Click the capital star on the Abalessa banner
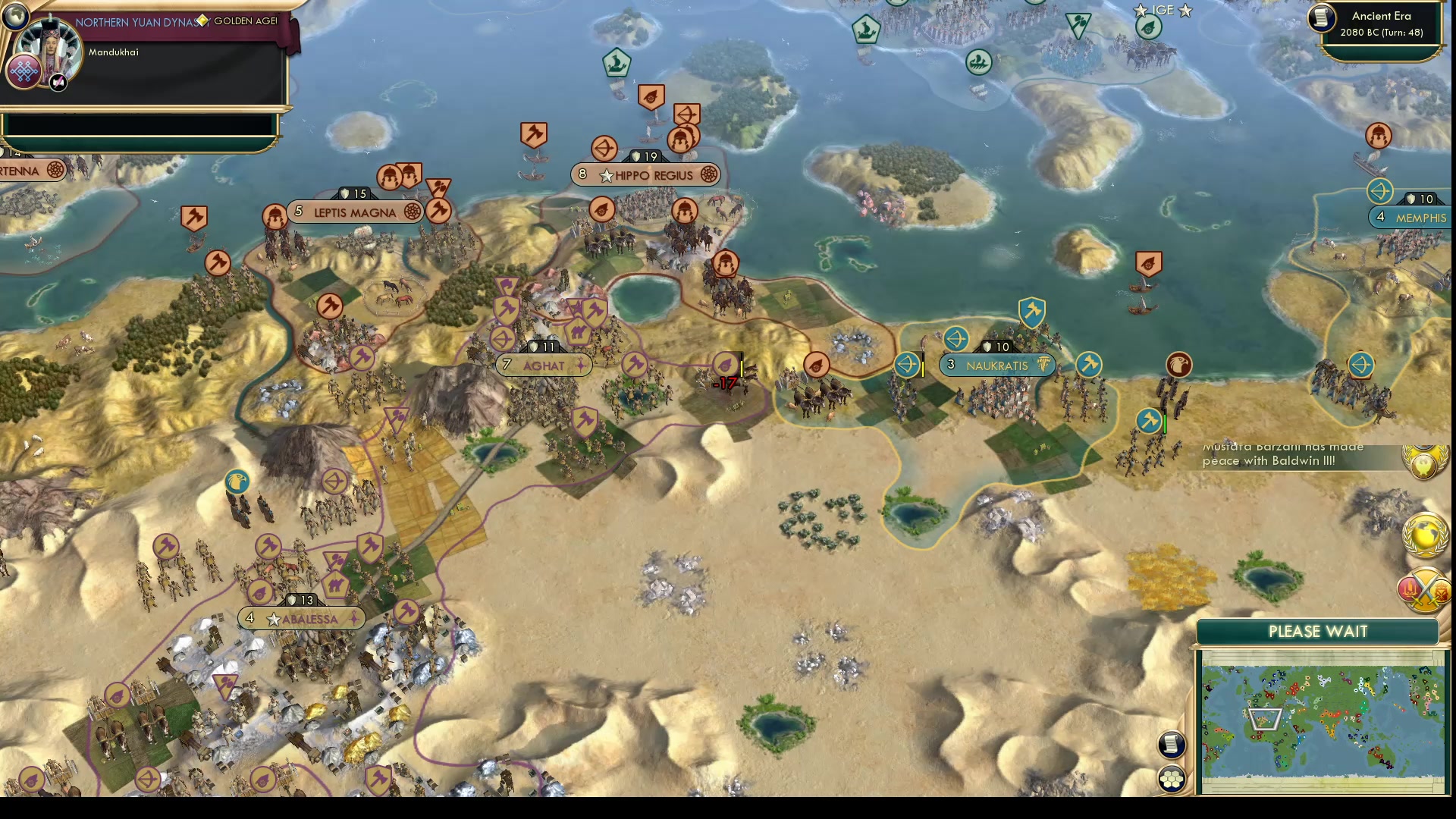Image resolution: width=1456 pixels, height=819 pixels. point(272,618)
